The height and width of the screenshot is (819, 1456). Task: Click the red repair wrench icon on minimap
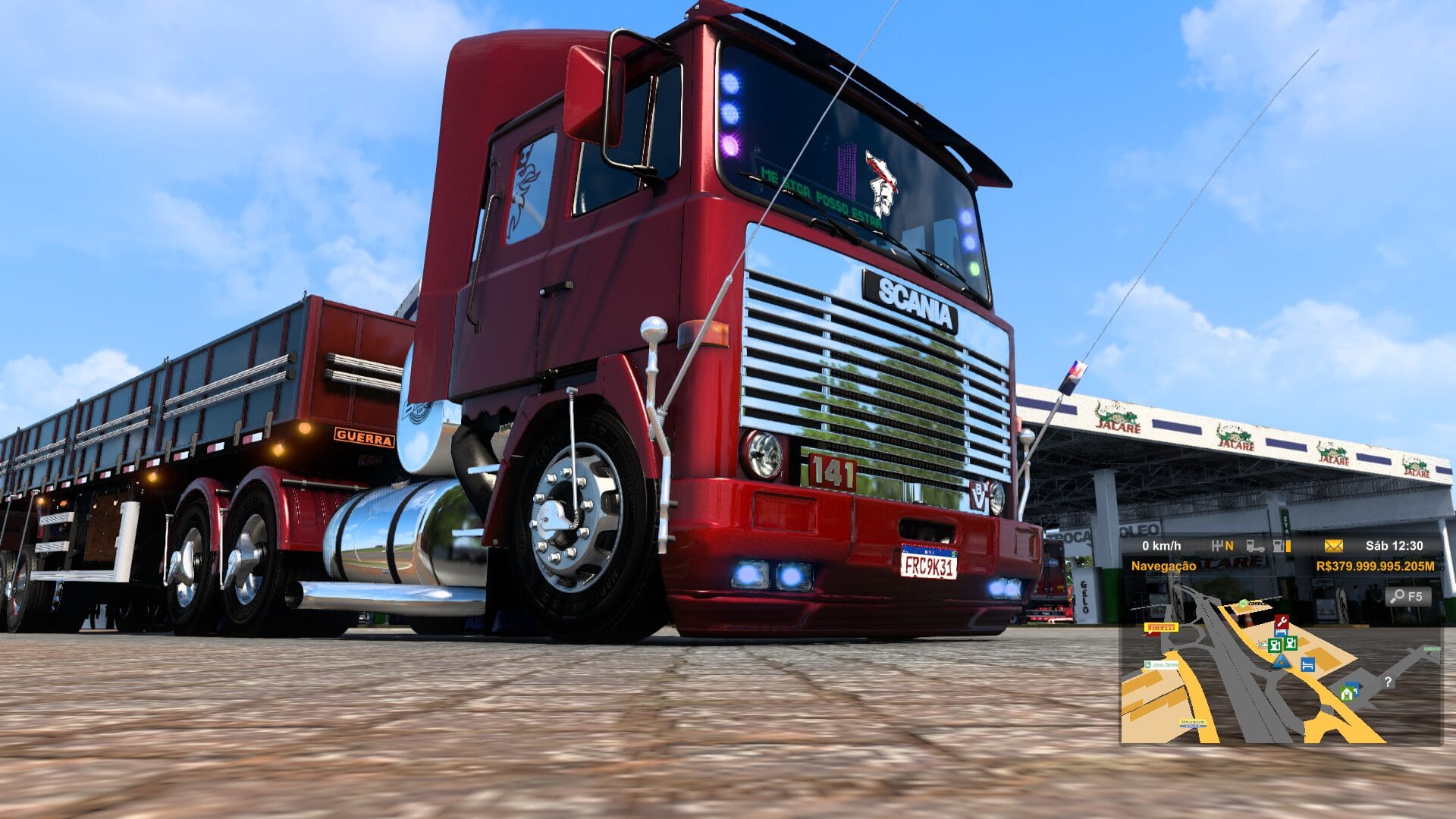pyautogui.click(x=1282, y=621)
